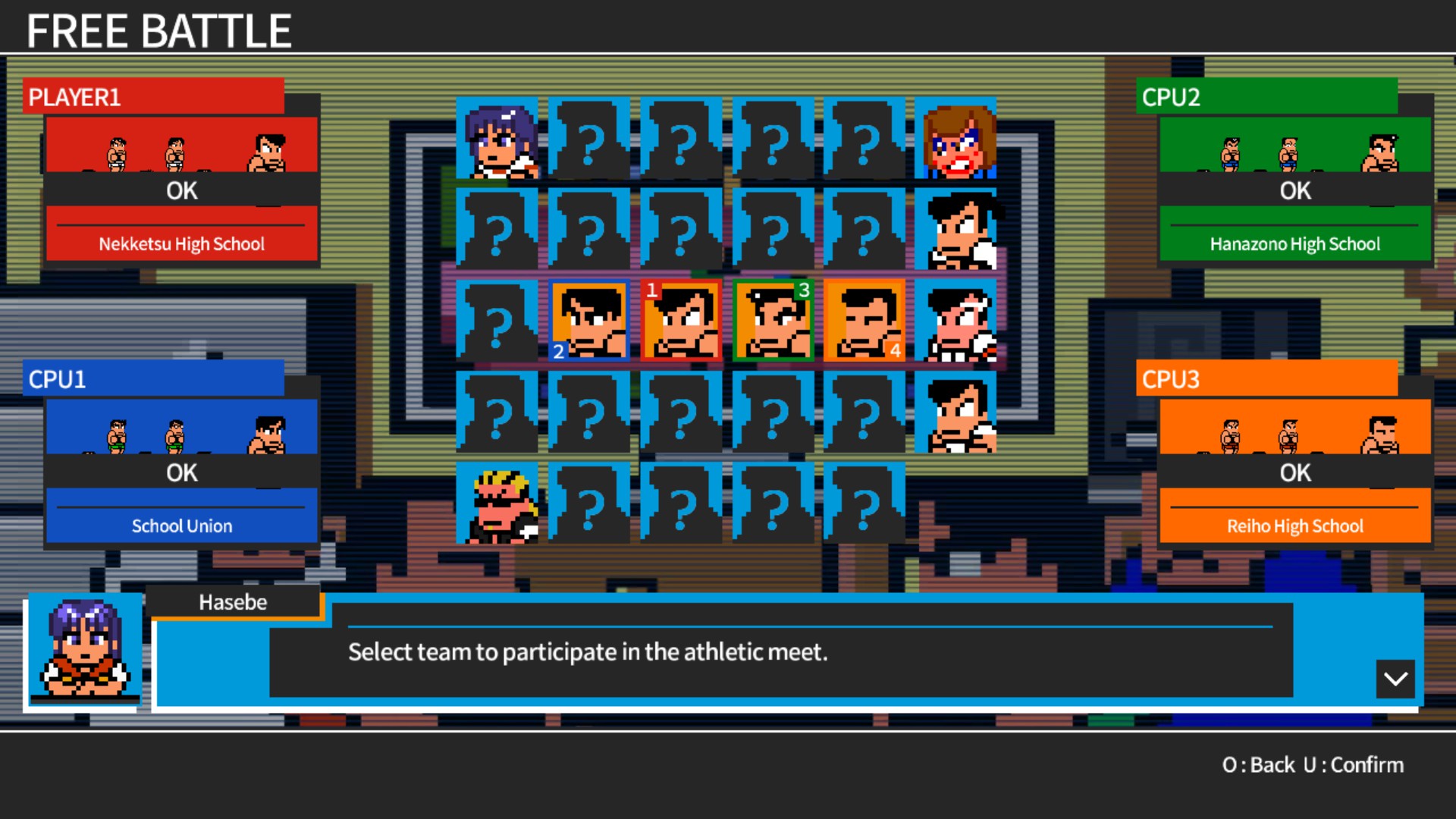Choose the orange-highlighted fighter numbered 2
The width and height of the screenshot is (1456, 819).
589,320
